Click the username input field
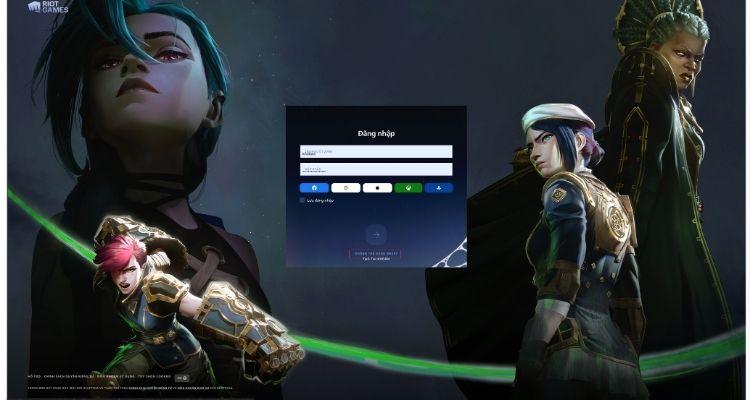The height and width of the screenshot is (400, 750). click(x=375, y=152)
